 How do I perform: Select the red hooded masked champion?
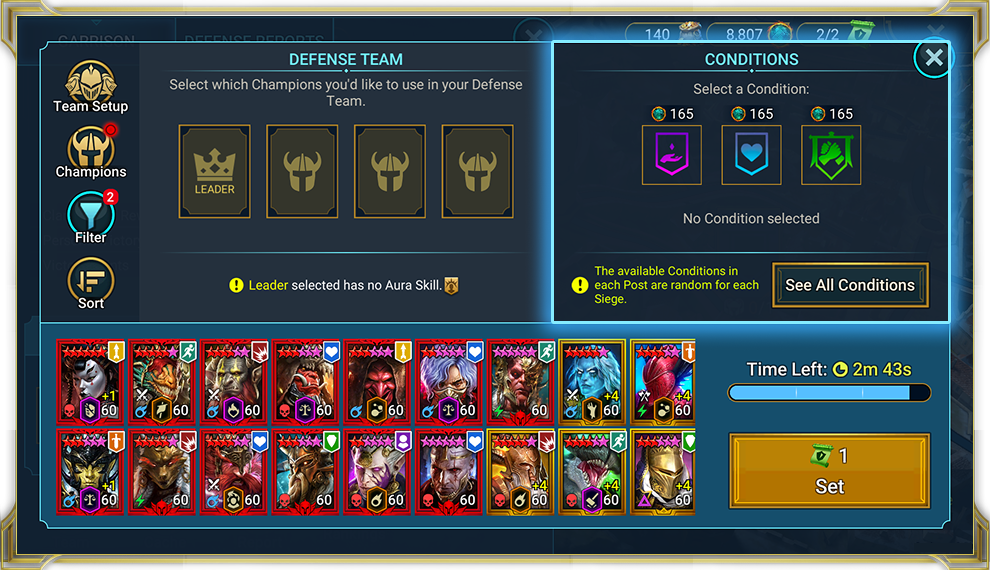coord(378,382)
